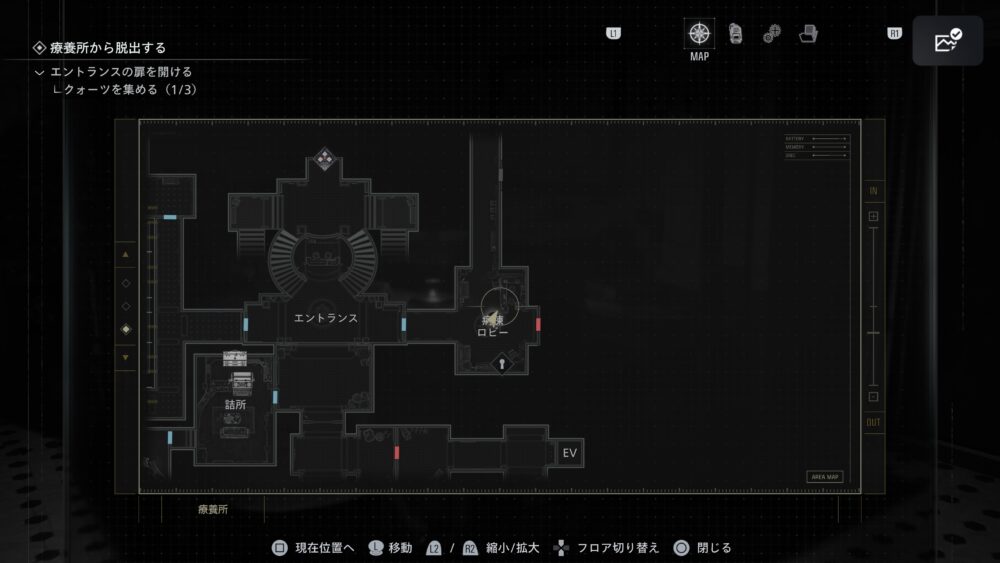
Task: Open the file folder documents tab
Action: 808,33
